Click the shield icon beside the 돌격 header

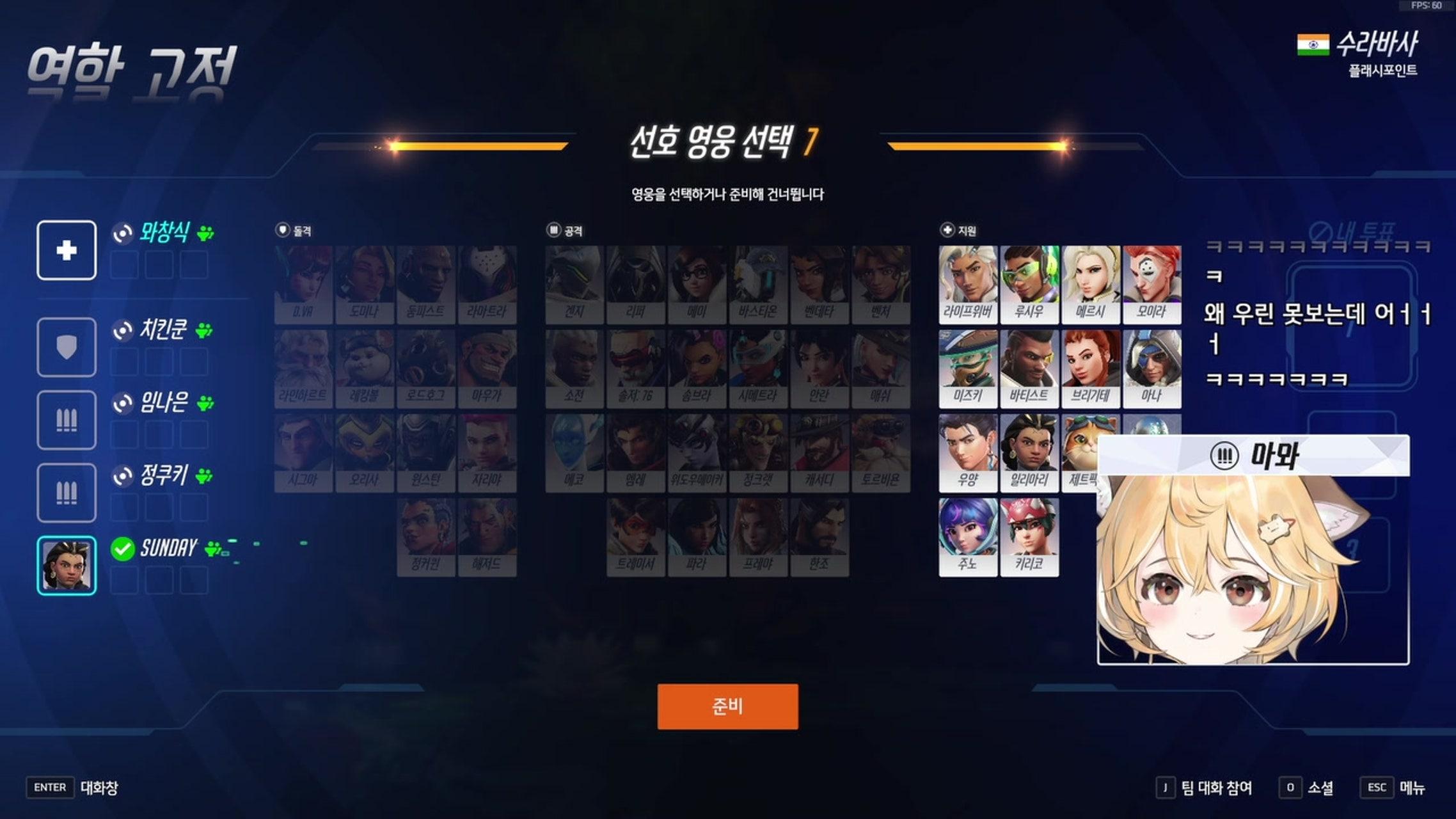click(281, 230)
